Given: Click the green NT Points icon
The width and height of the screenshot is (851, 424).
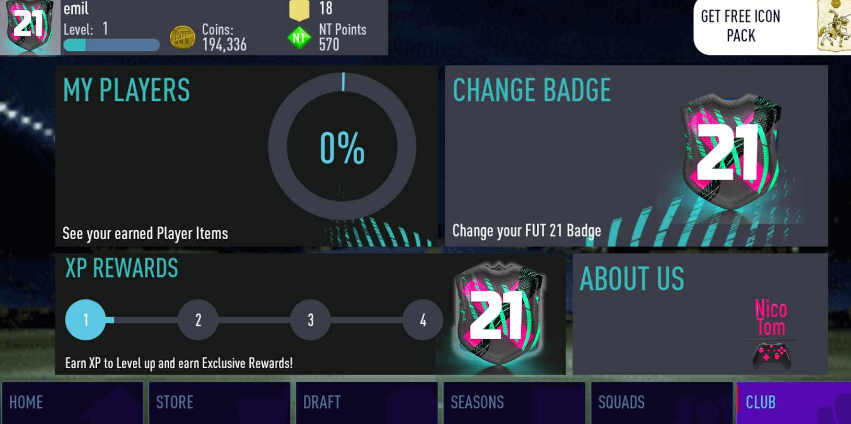Looking at the screenshot, I should (299, 38).
